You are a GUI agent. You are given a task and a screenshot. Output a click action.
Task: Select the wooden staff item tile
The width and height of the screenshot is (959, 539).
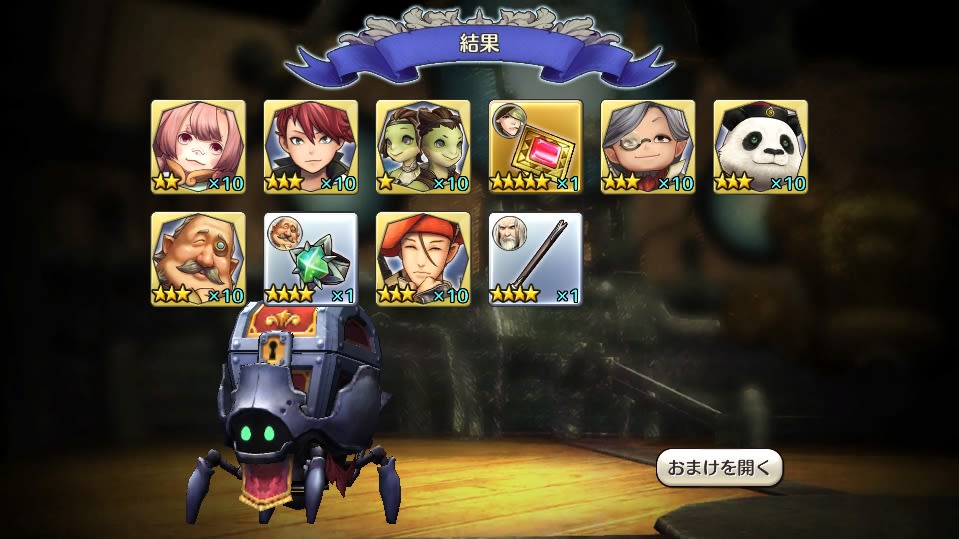point(536,259)
